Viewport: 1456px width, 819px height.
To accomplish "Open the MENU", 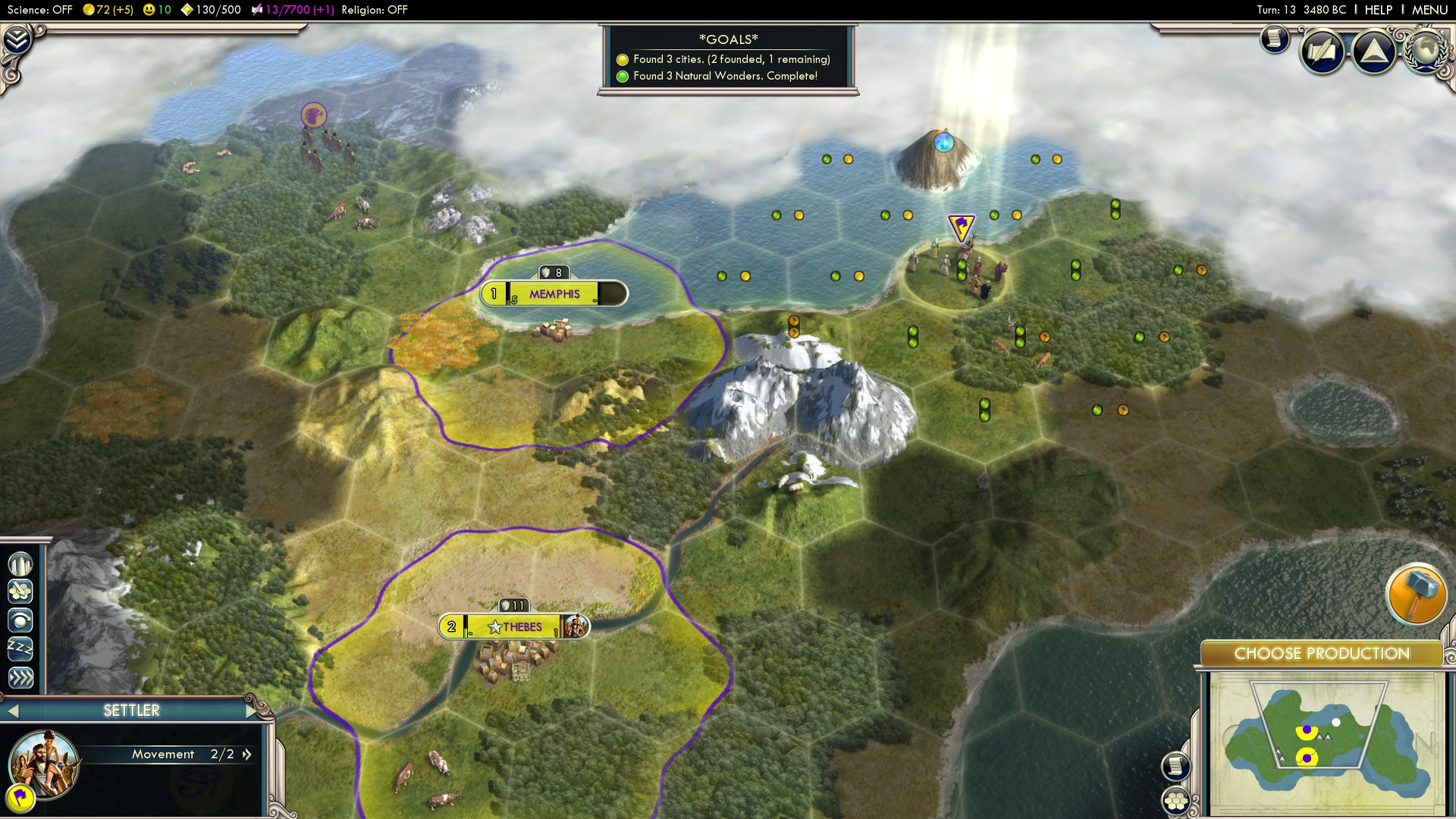I will click(1429, 10).
